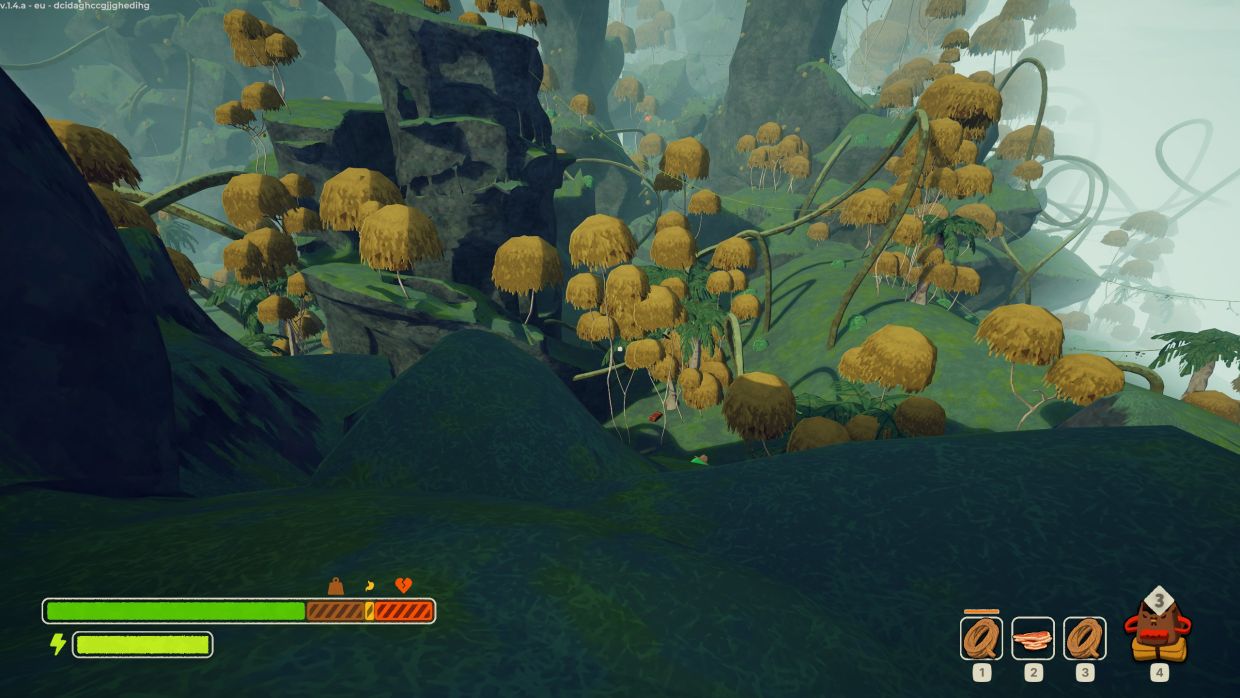
Task: Select the rope coil in slot 1
Action: point(981,638)
